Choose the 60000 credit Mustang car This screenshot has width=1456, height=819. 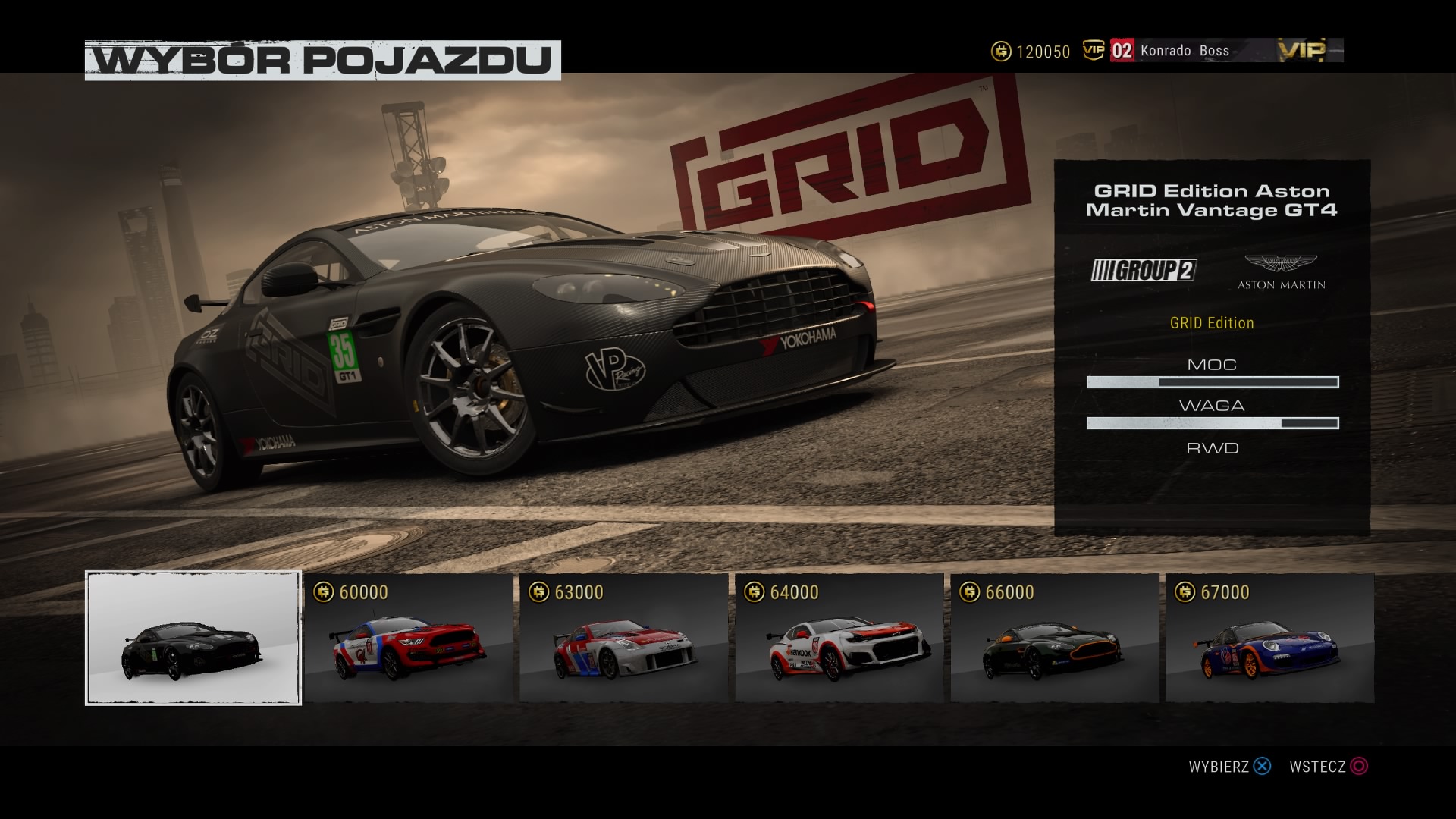click(x=409, y=638)
